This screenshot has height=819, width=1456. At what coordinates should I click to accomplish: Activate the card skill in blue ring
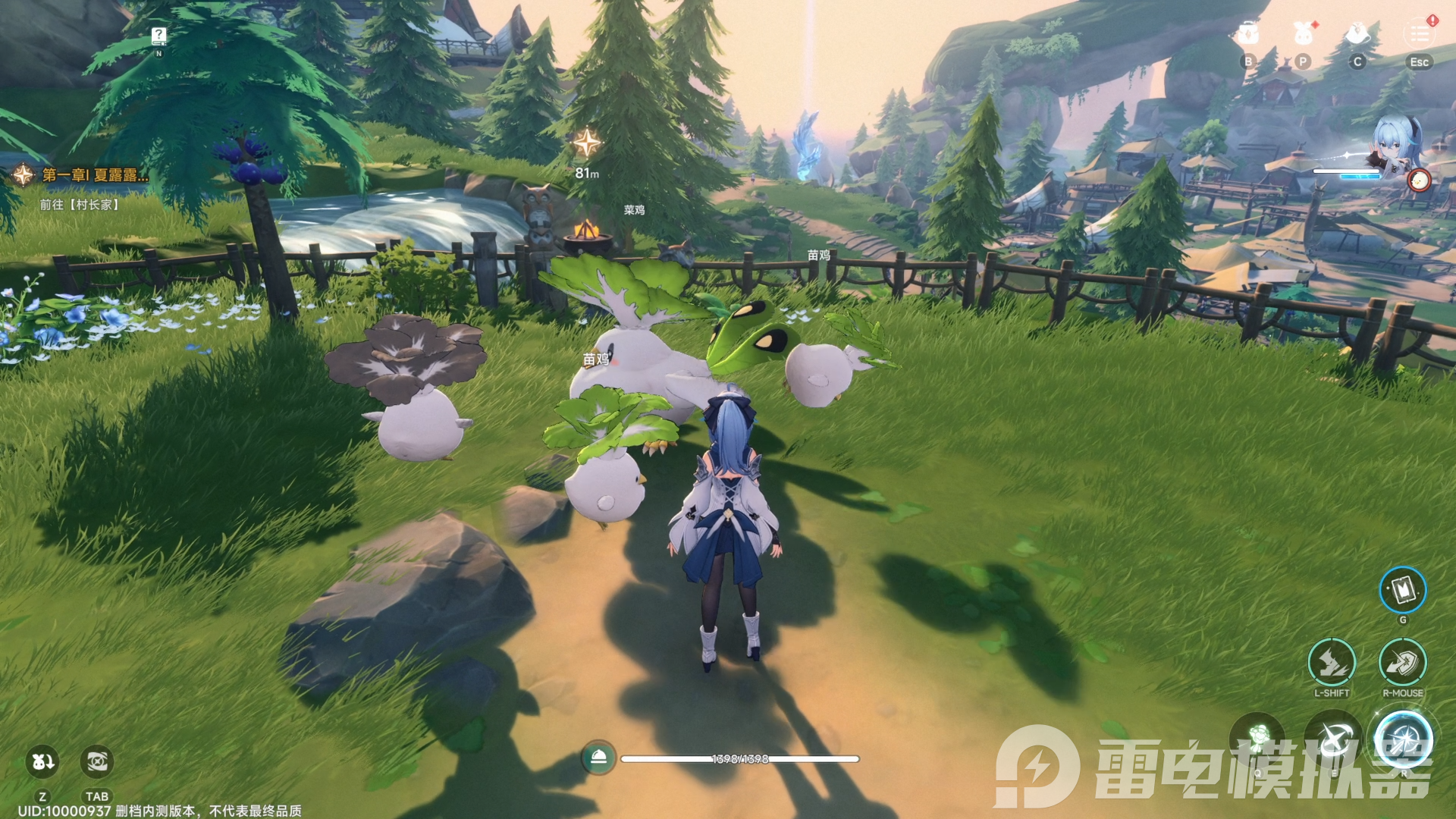click(x=1403, y=590)
